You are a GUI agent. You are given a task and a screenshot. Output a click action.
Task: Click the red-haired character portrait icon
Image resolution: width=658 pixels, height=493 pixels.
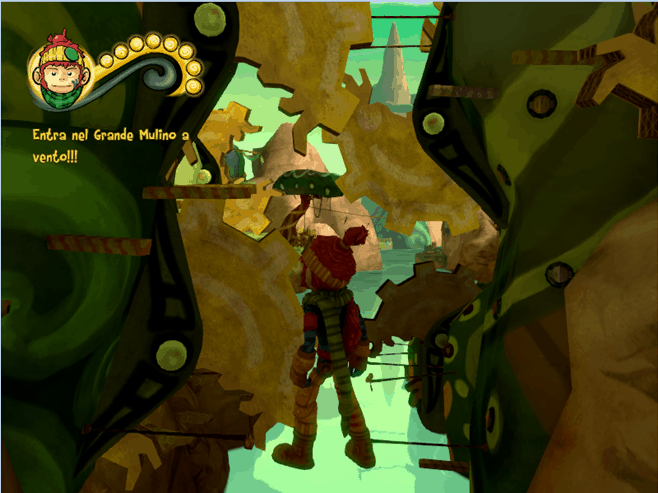(x=61, y=73)
